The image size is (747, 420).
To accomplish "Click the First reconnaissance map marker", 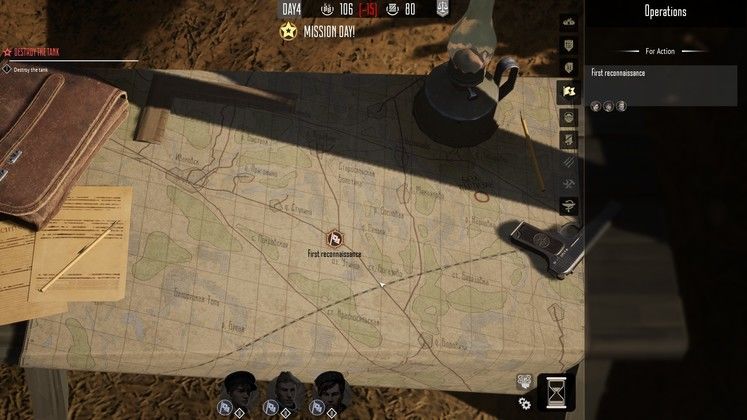I will 335,239.
